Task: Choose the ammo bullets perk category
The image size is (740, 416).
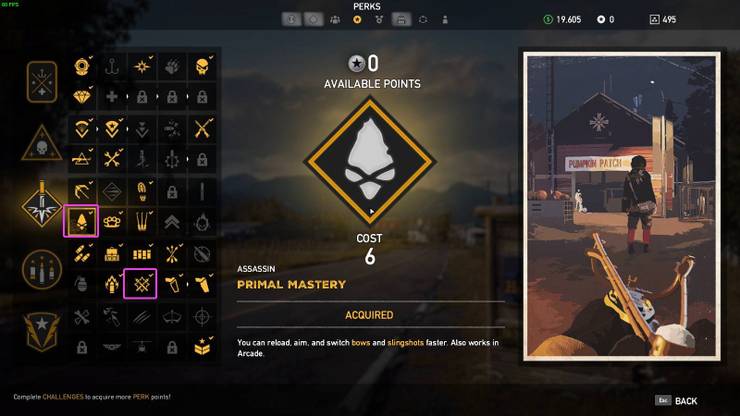Action: tap(44, 269)
